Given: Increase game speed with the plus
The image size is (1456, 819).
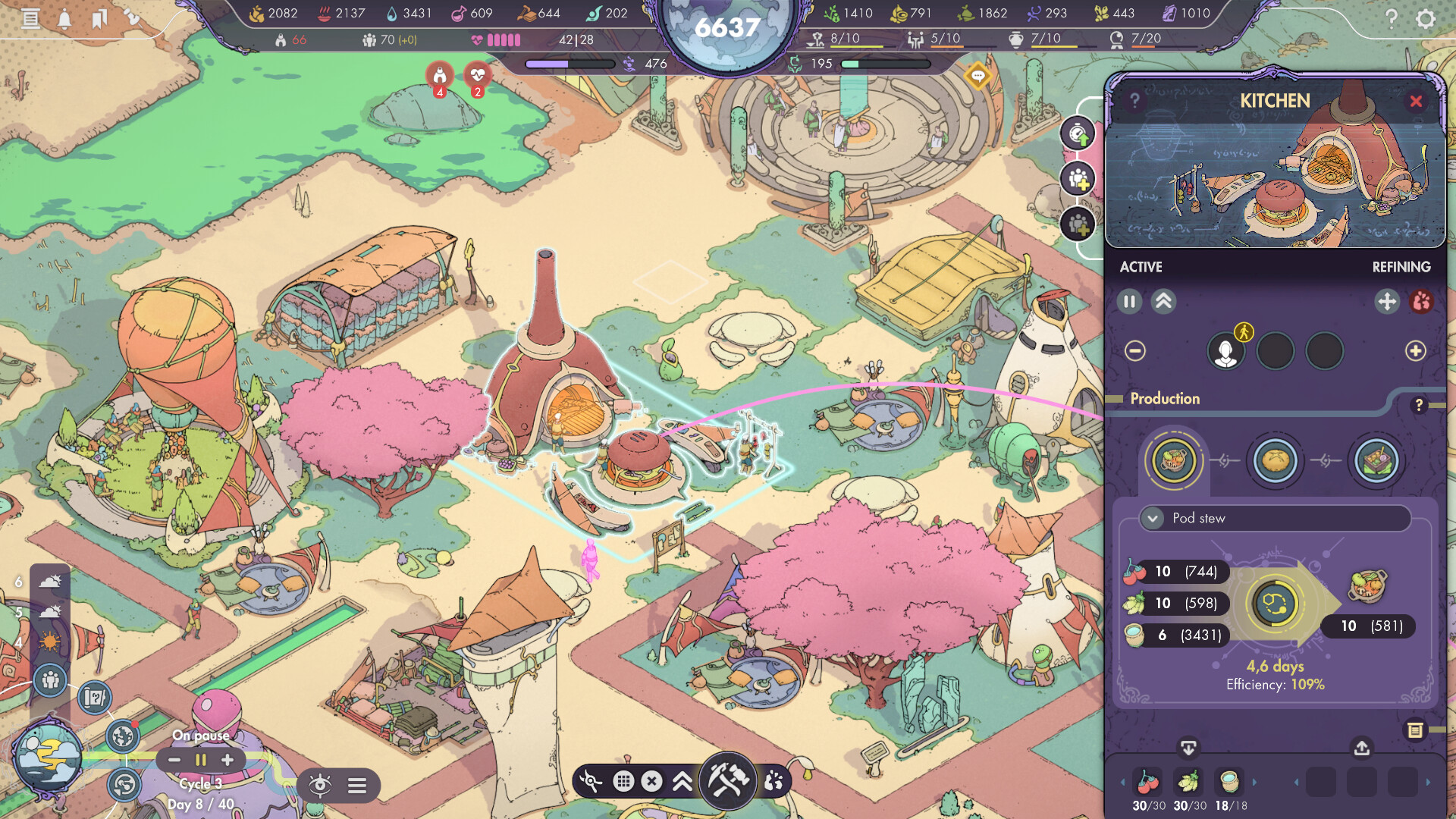Looking at the screenshot, I should coord(227,760).
